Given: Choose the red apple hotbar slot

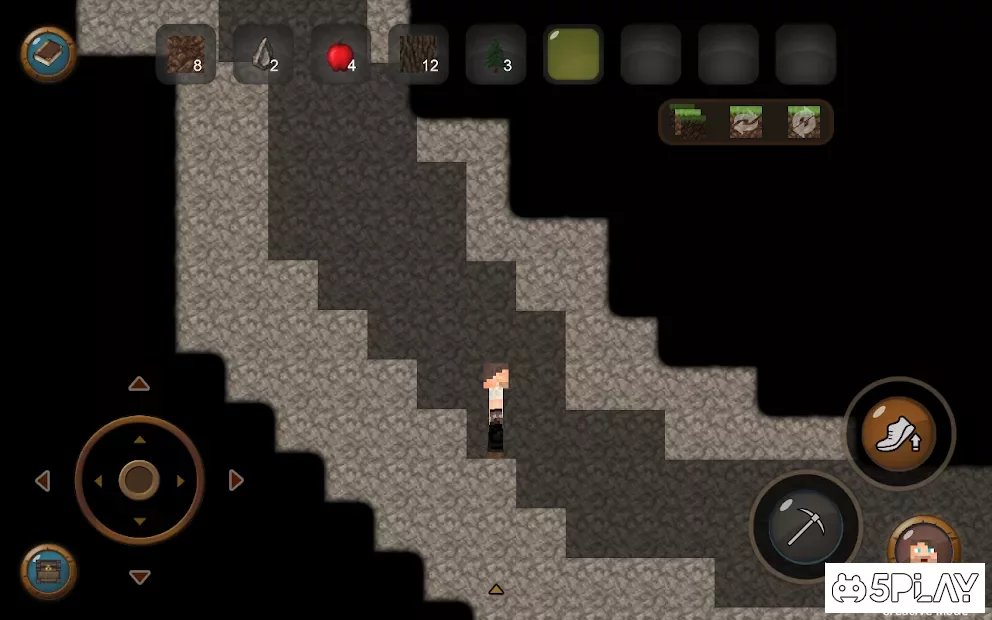Looking at the screenshot, I should 340,54.
